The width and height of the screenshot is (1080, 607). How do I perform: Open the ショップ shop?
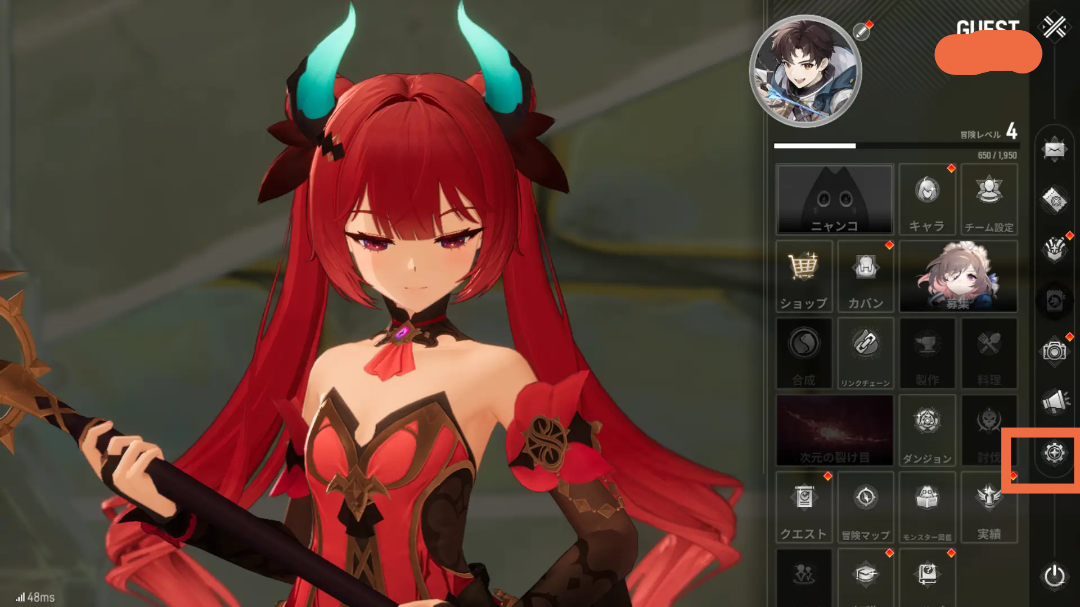pyautogui.click(x=803, y=275)
